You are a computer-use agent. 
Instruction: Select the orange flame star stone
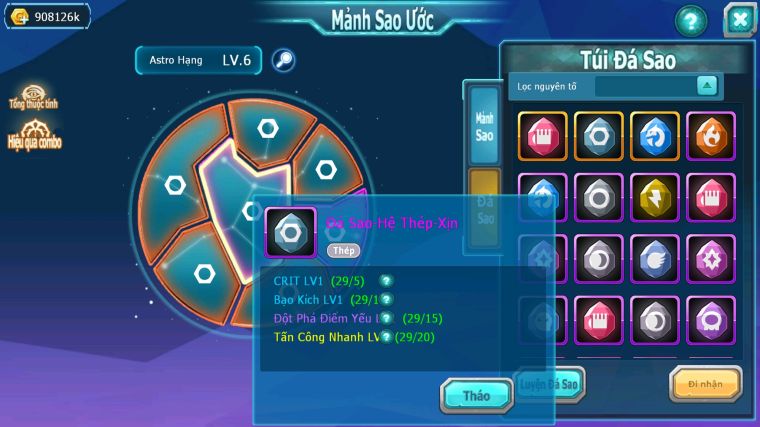coord(711,136)
